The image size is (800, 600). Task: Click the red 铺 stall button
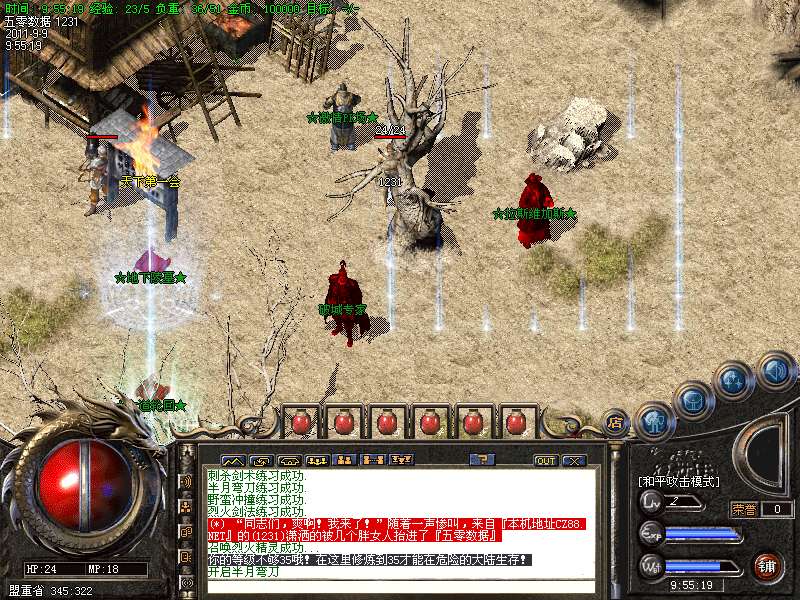point(768,566)
